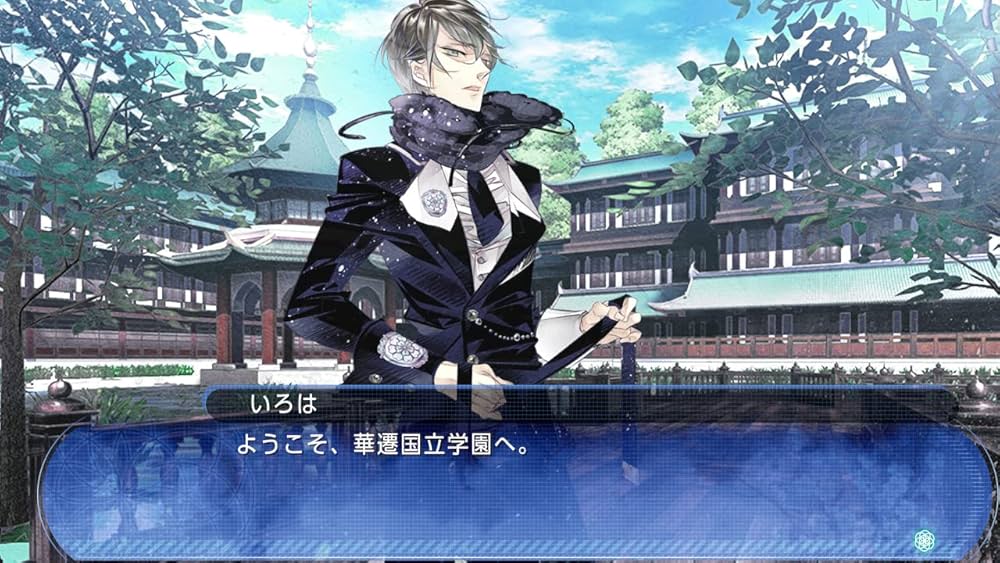This screenshot has width=1000, height=563.
Task: Click the flower emblem advance icon
Action: coord(925,539)
